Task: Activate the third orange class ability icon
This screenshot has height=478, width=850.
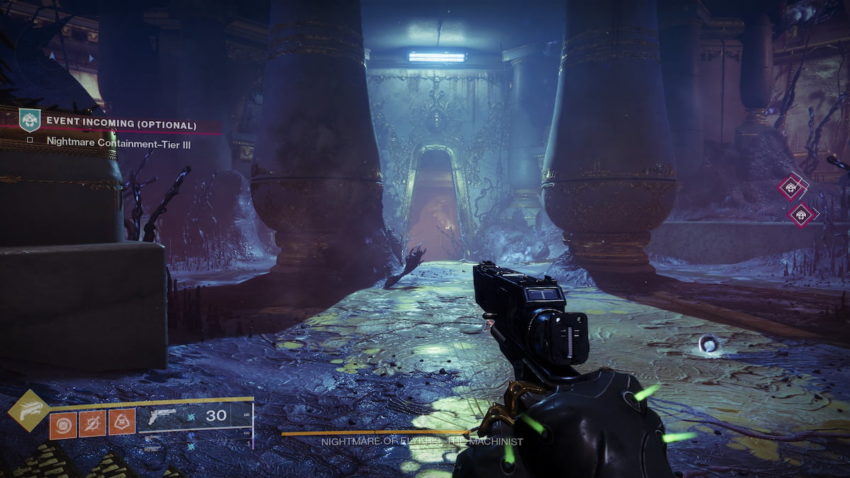Action: [122, 424]
